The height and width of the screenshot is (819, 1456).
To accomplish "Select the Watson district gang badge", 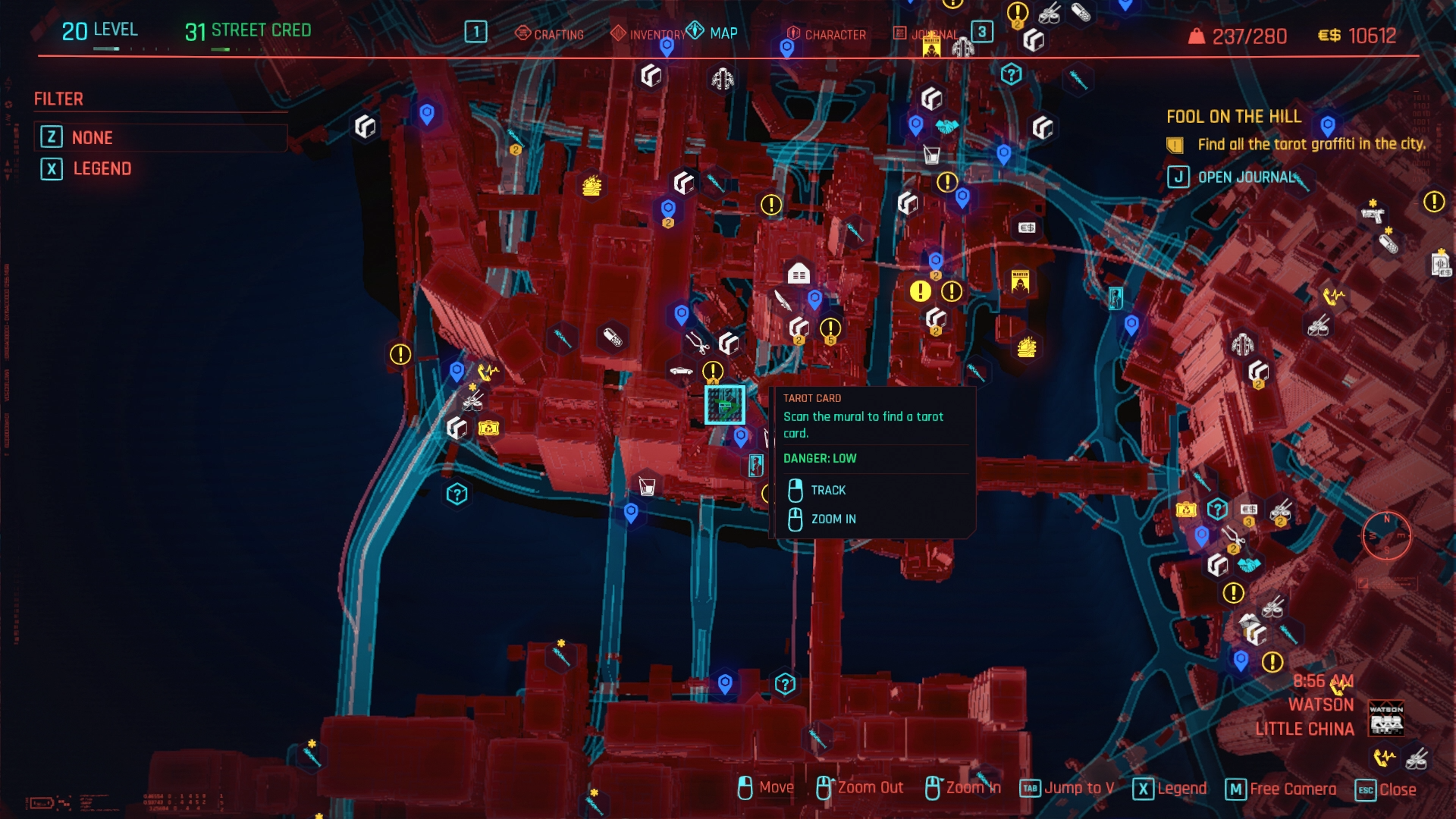I will pyautogui.click(x=1385, y=717).
